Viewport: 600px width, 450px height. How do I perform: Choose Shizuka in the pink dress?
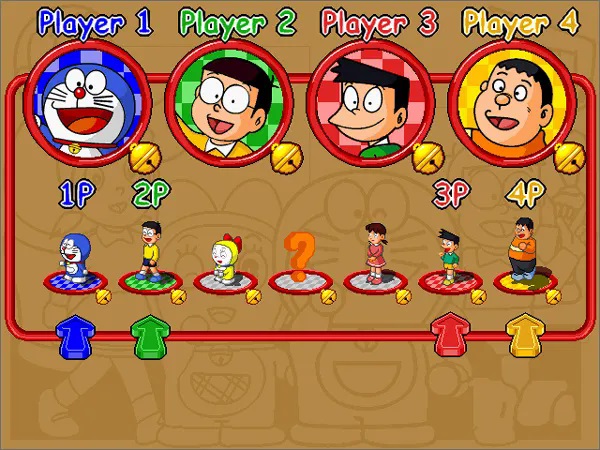click(375, 253)
